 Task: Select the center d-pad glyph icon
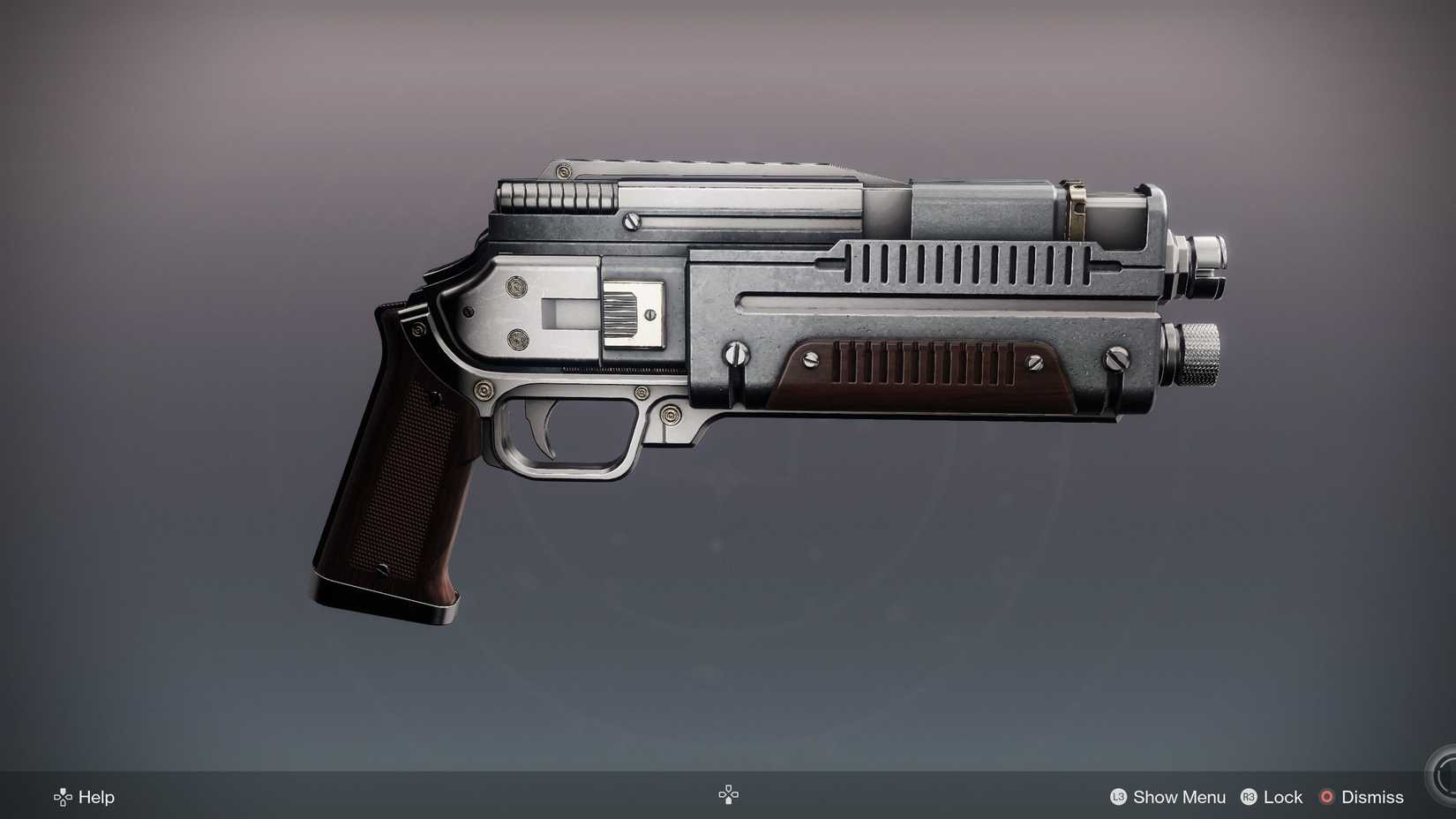[727, 794]
